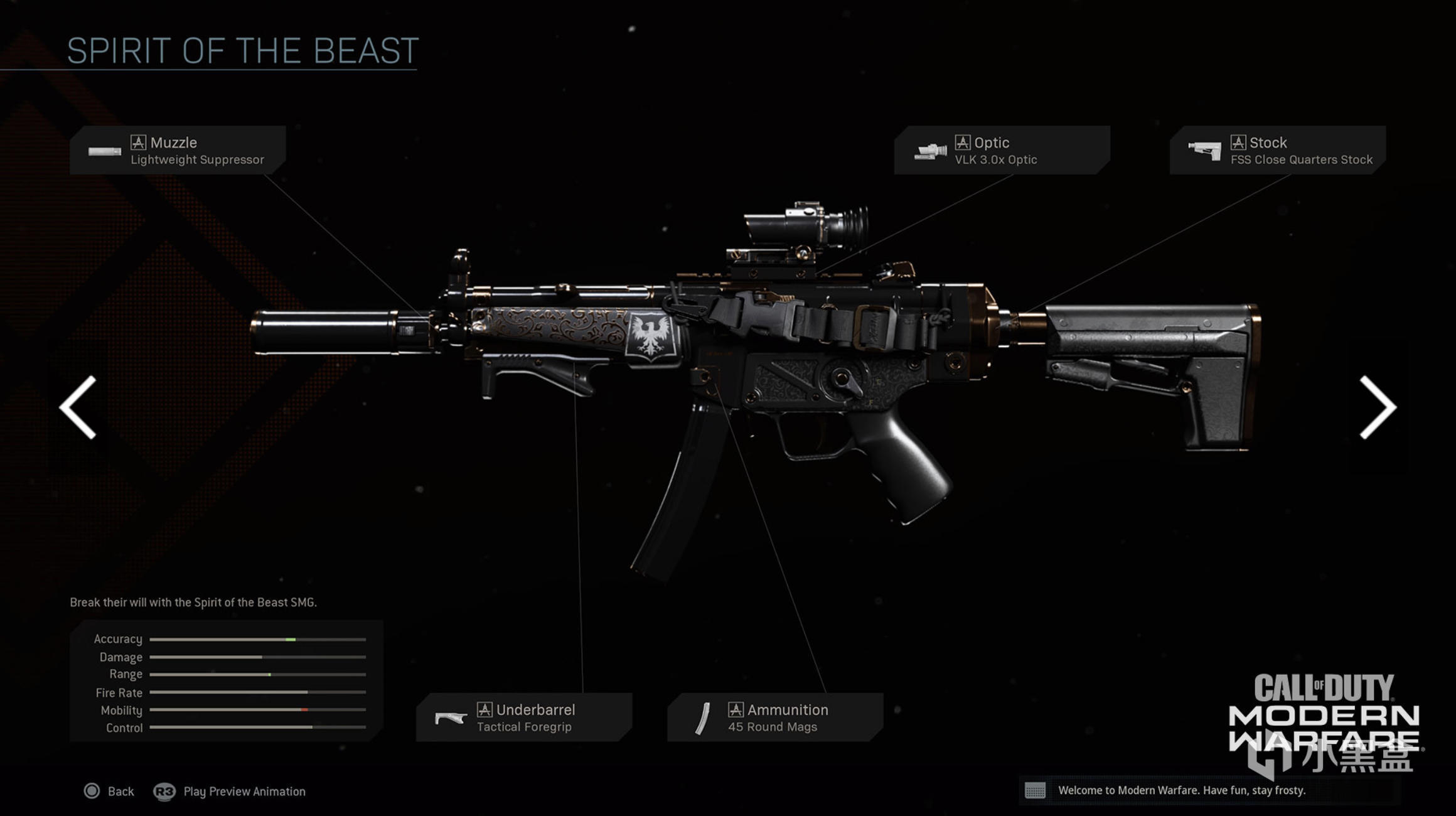
Task: Select the Muzzle Lightweight Suppressor attachment
Action: 178,151
